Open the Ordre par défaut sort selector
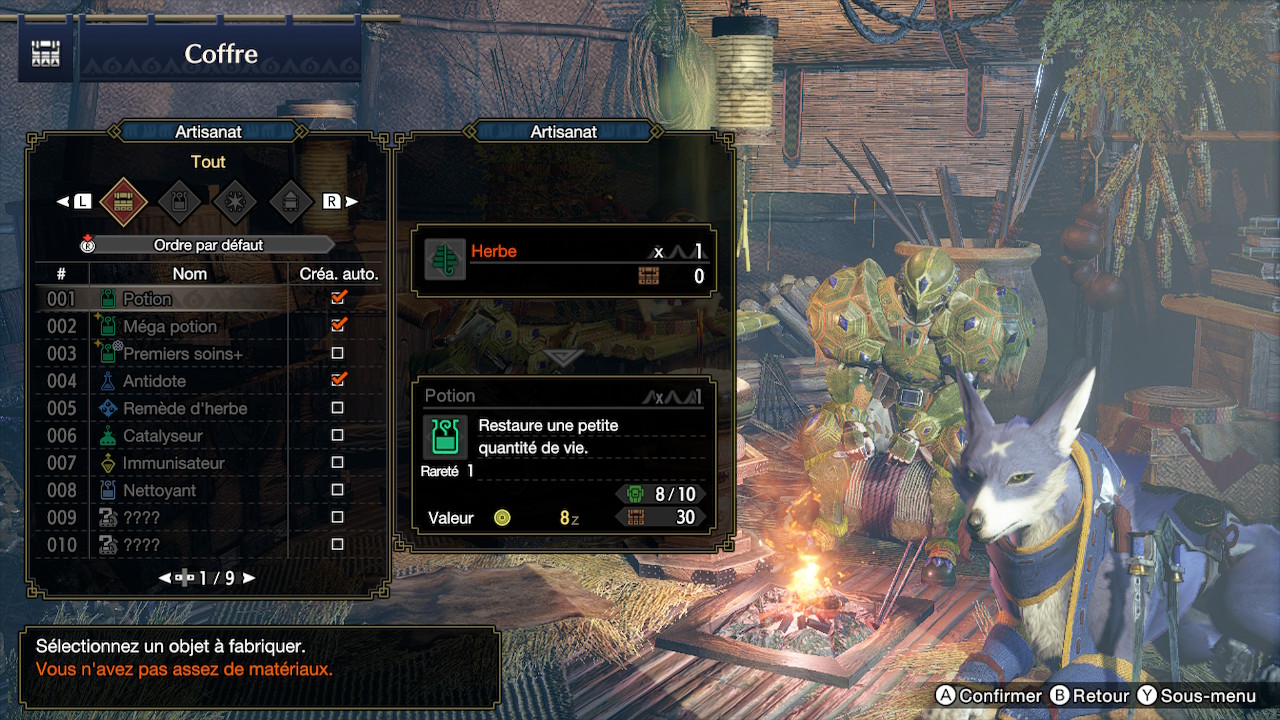This screenshot has width=1280, height=720. 208,245
